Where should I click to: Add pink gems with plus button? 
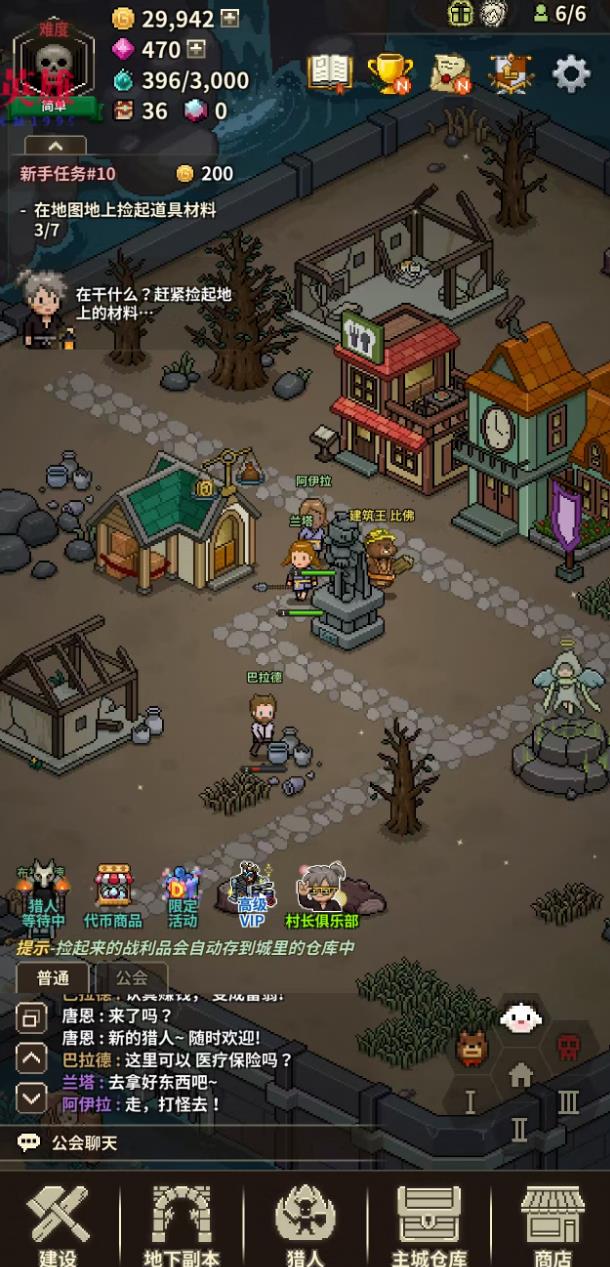pyautogui.click(x=197, y=49)
